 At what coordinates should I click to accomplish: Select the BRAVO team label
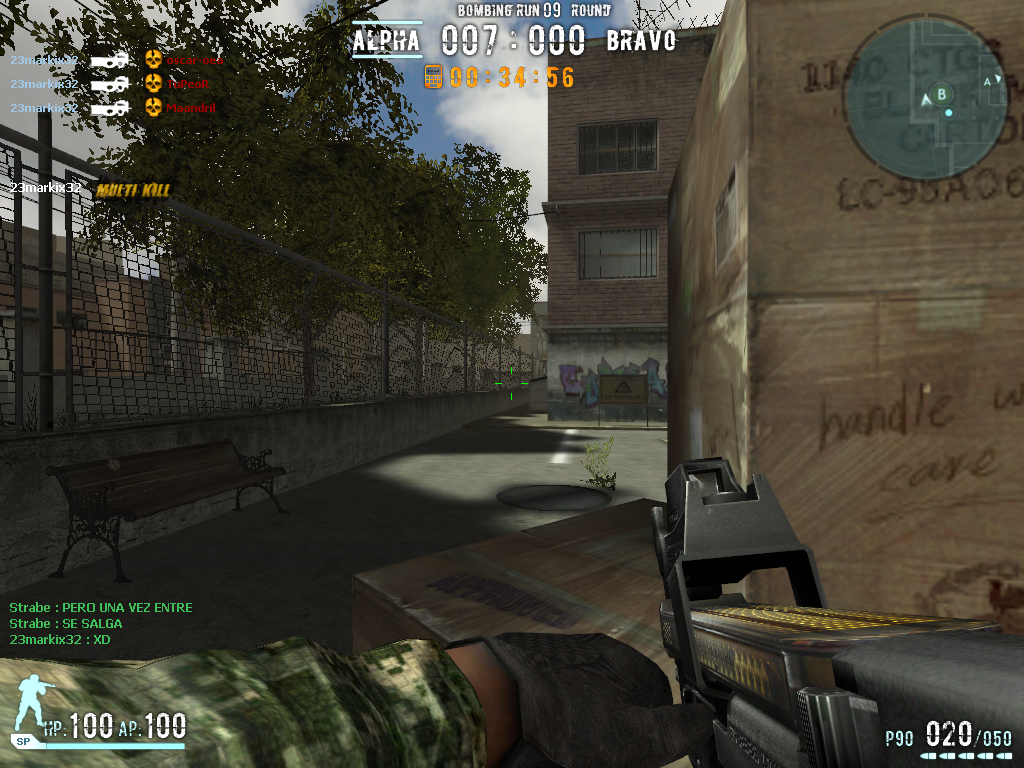point(641,41)
